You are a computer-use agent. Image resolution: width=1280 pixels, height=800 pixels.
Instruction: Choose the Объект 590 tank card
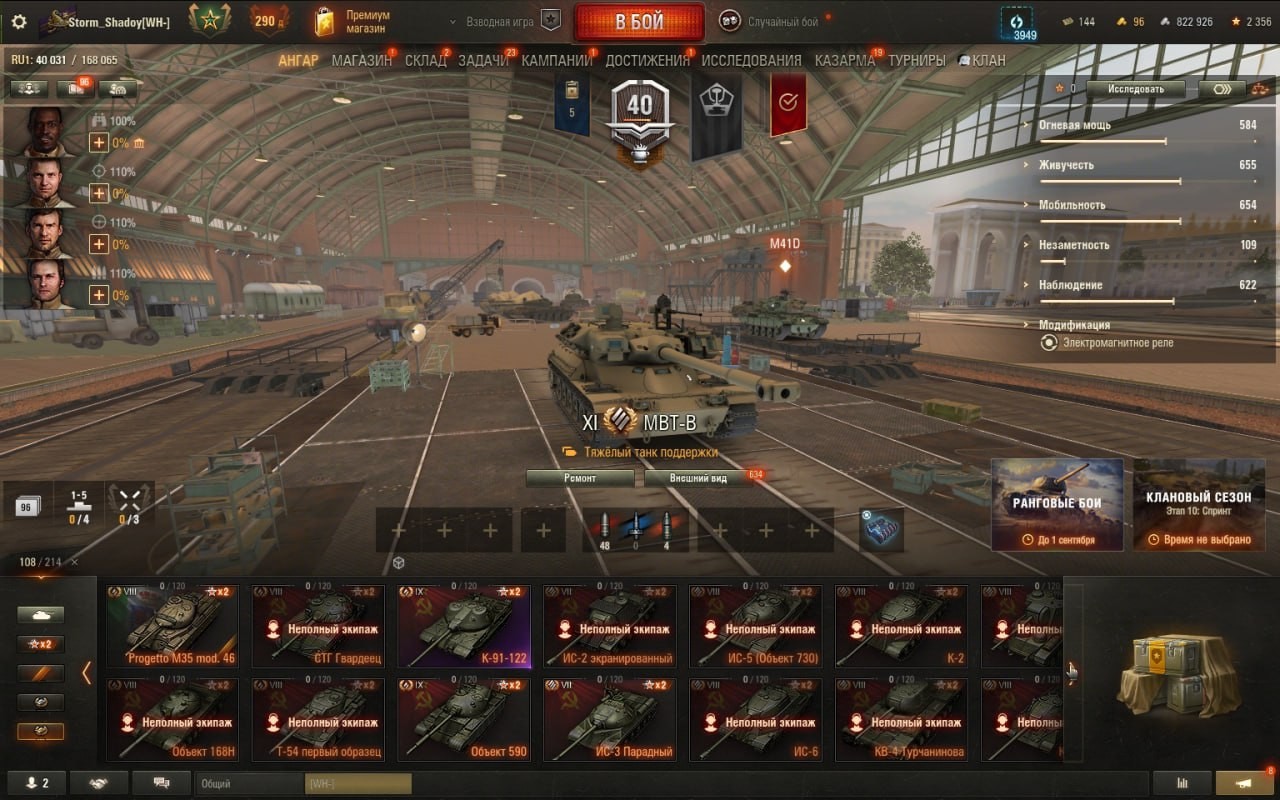click(463, 719)
